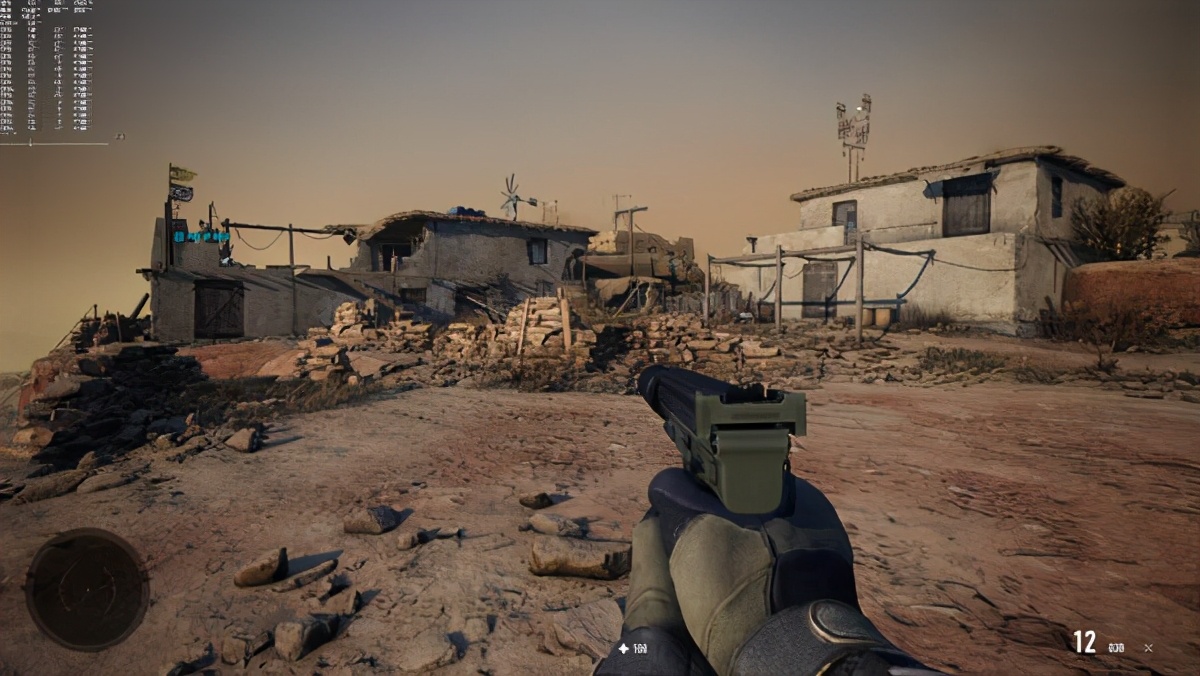Image resolution: width=1200 pixels, height=676 pixels.
Task: Click the white four-point star icon
Action: pos(624,649)
